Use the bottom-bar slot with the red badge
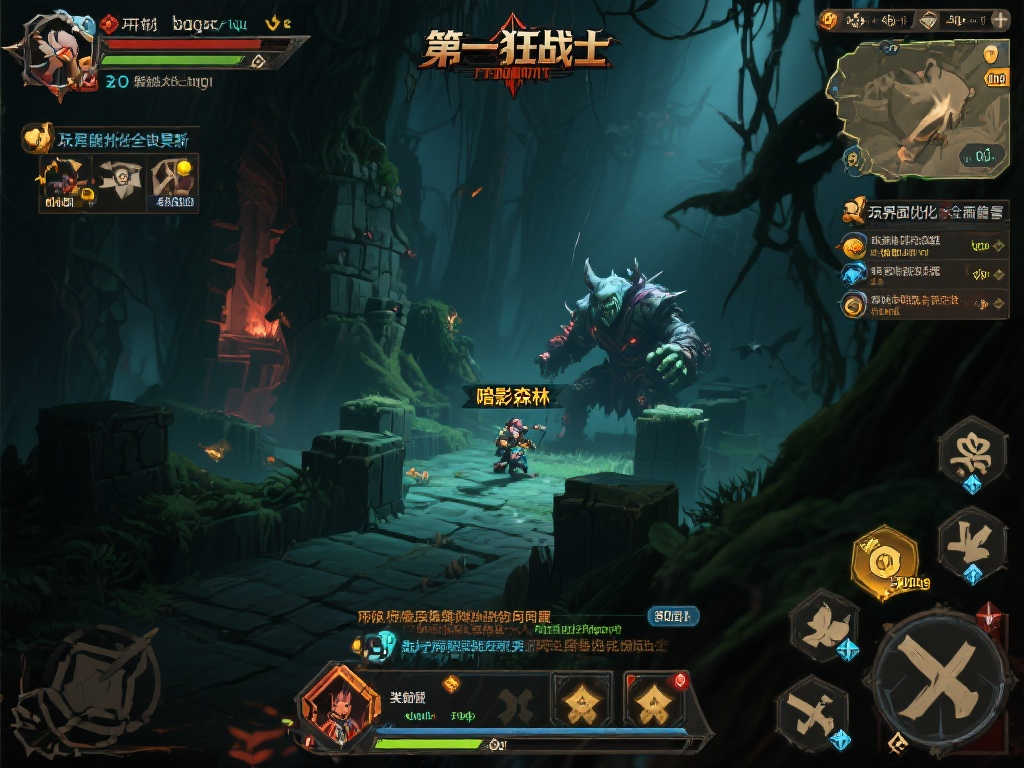This screenshot has width=1024, height=768. point(654,699)
